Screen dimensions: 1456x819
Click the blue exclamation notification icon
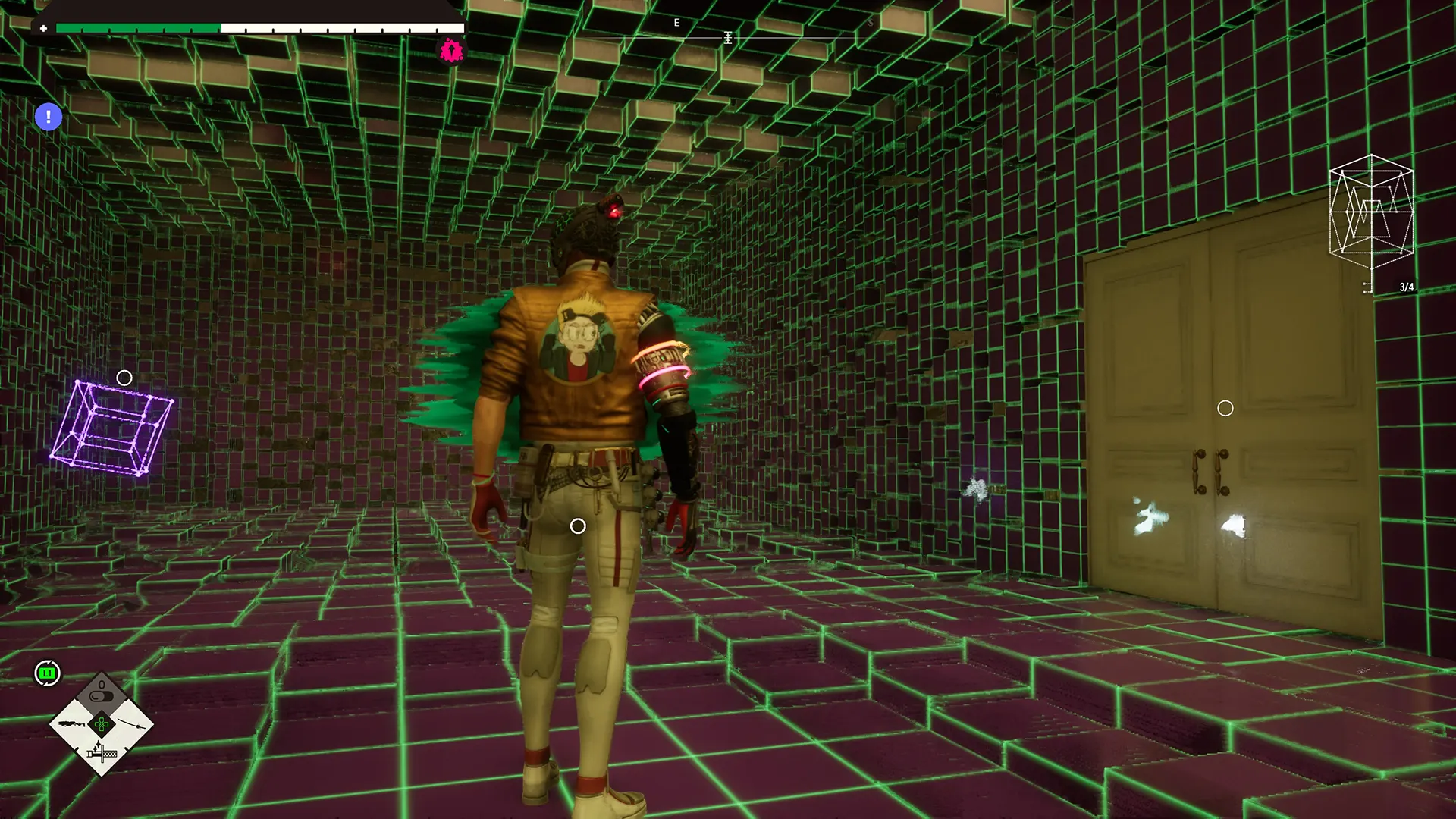click(x=49, y=117)
